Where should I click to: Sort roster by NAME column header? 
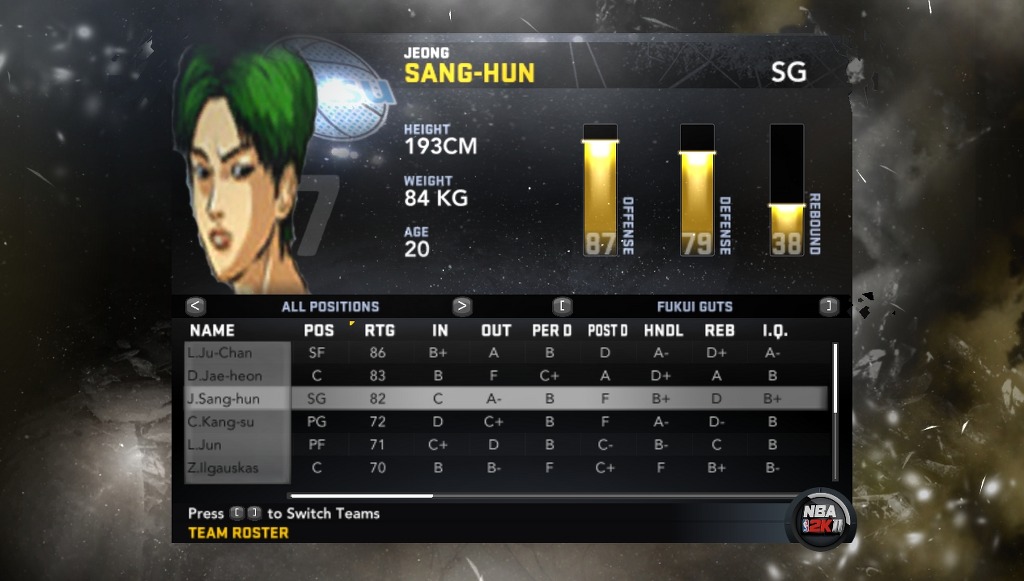point(212,330)
